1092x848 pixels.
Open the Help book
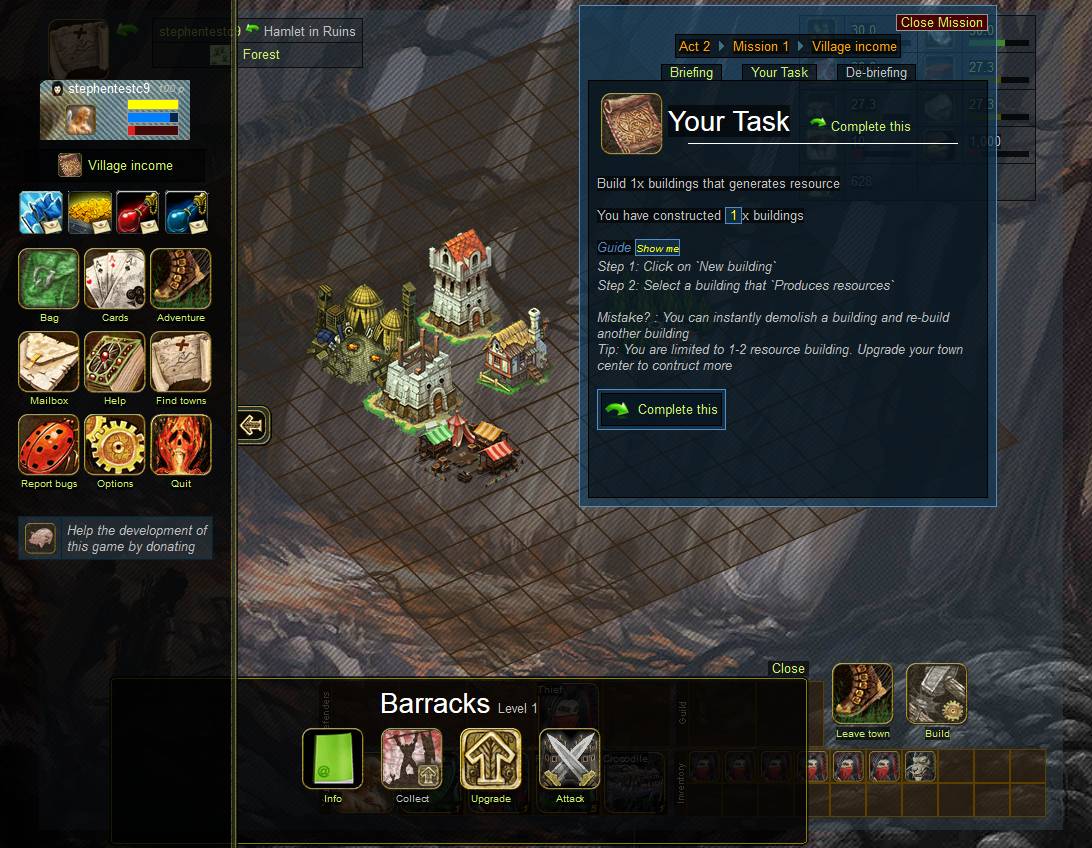pyautogui.click(x=115, y=362)
